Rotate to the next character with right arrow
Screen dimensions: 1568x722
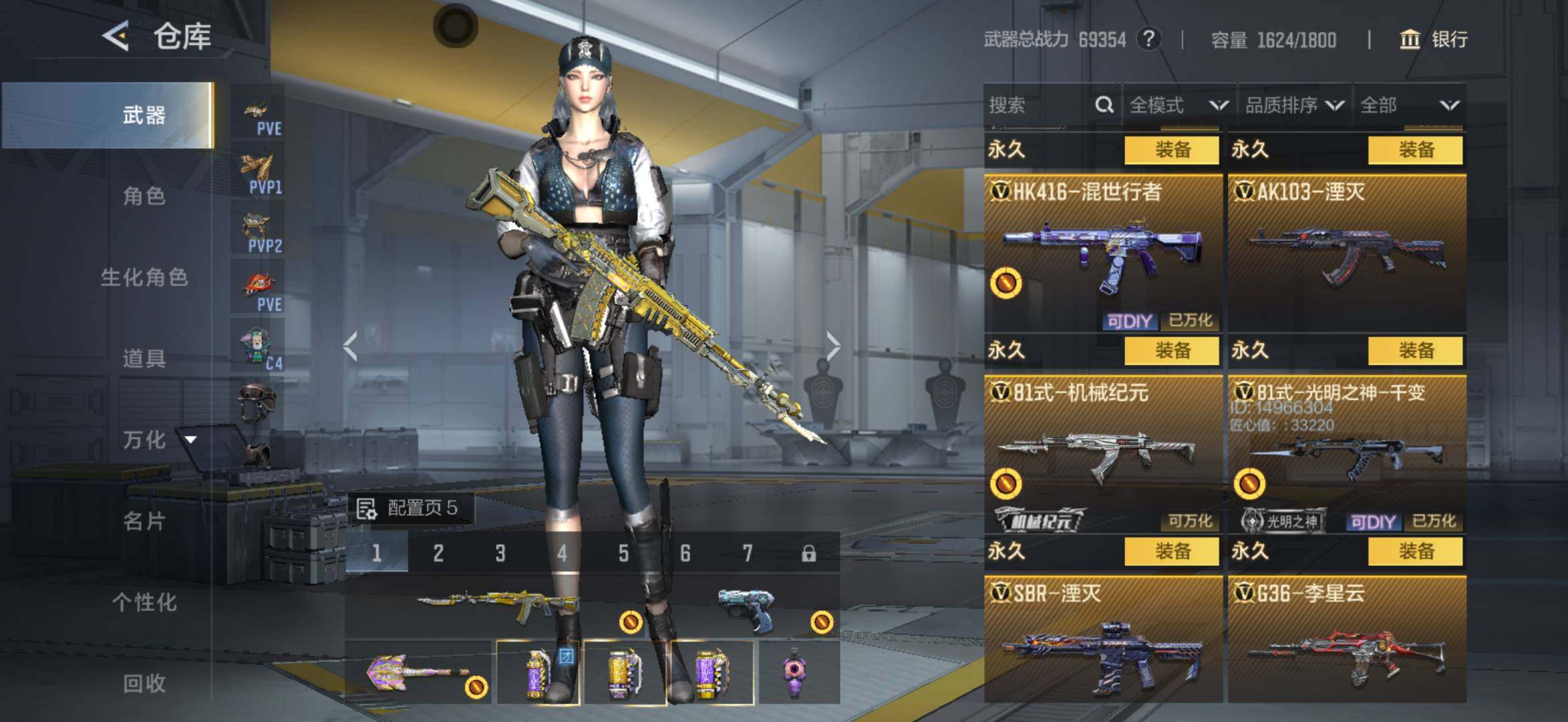pos(833,346)
